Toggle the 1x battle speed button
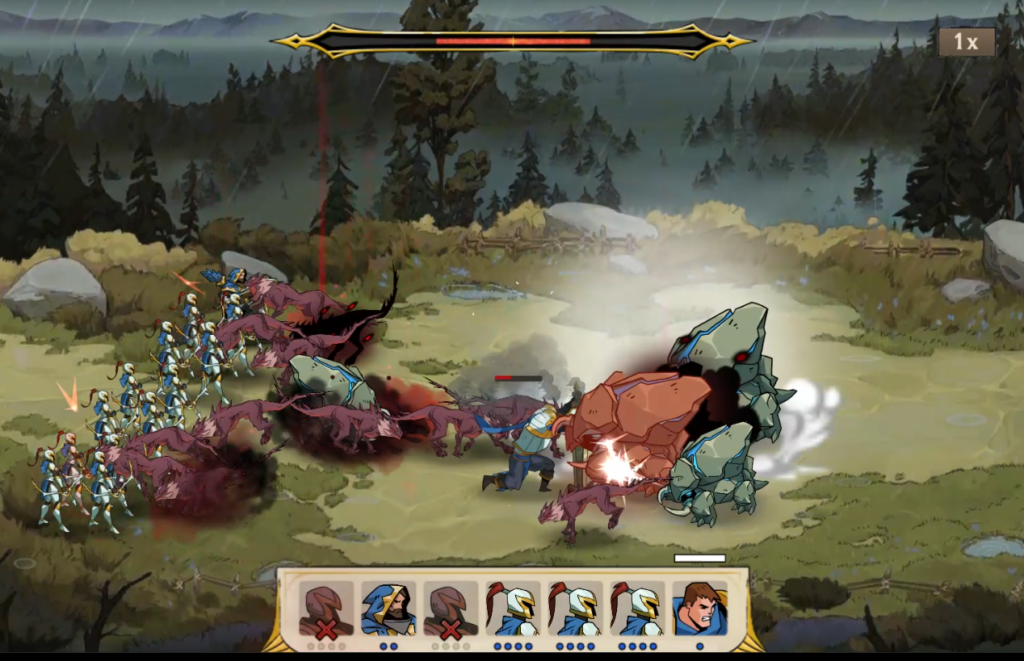This screenshot has height=661, width=1024. click(x=965, y=42)
